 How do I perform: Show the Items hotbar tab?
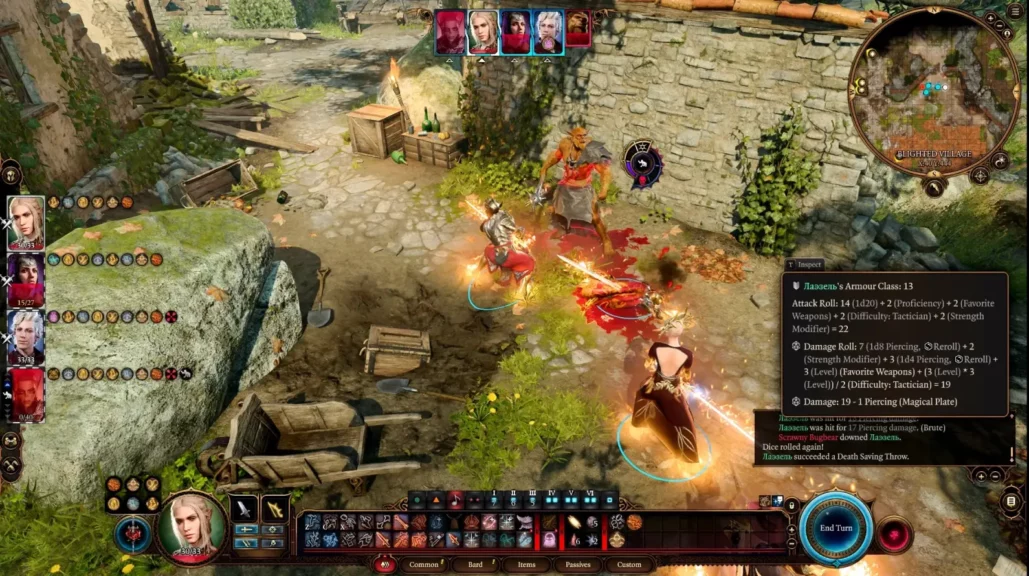(527, 565)
